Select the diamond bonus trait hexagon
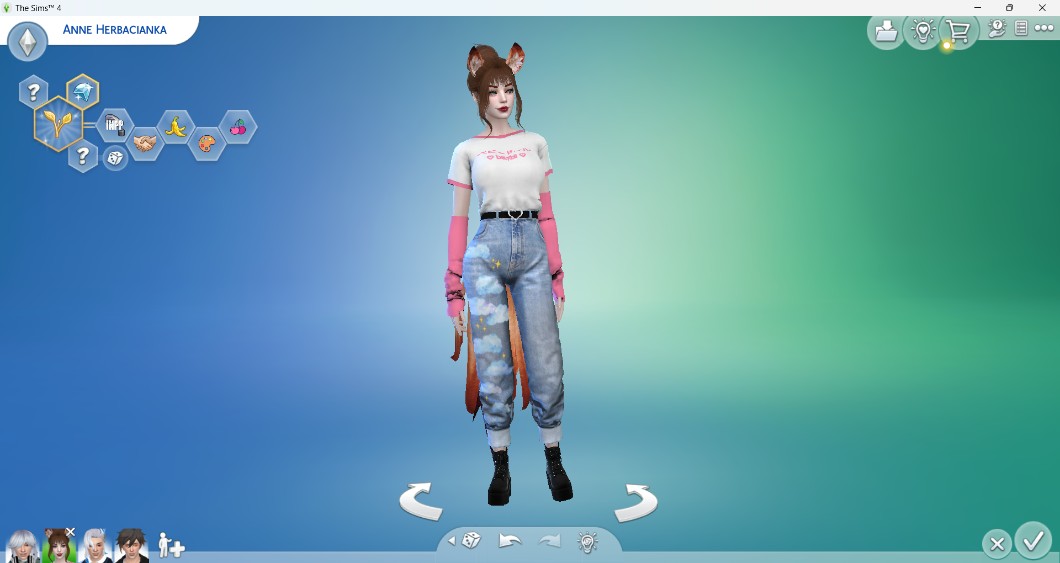This screenshot has height=563, width=1060. click(x=82, y=92)
